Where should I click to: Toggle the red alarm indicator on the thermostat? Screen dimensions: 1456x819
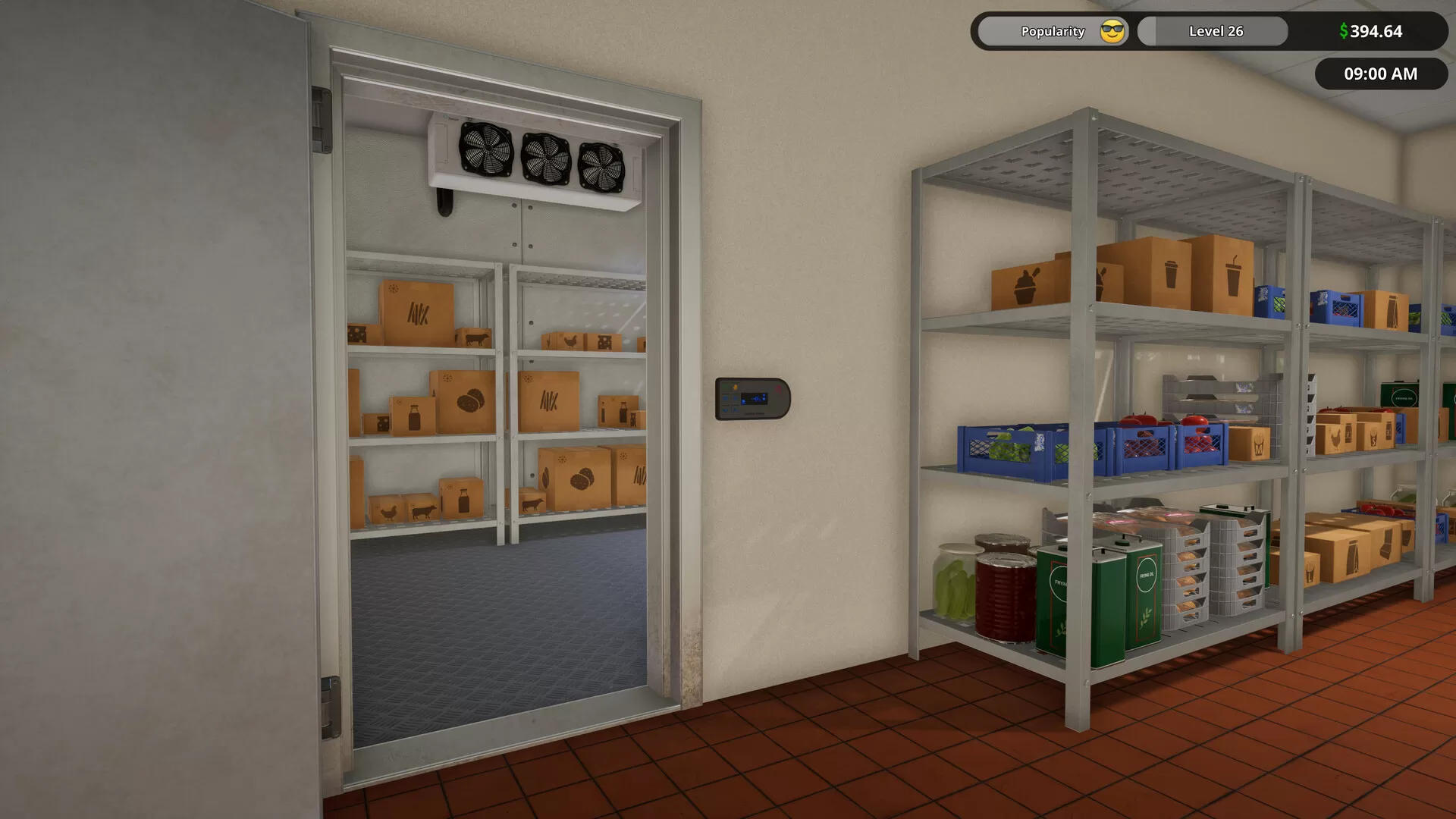click(x=777, y=388)
